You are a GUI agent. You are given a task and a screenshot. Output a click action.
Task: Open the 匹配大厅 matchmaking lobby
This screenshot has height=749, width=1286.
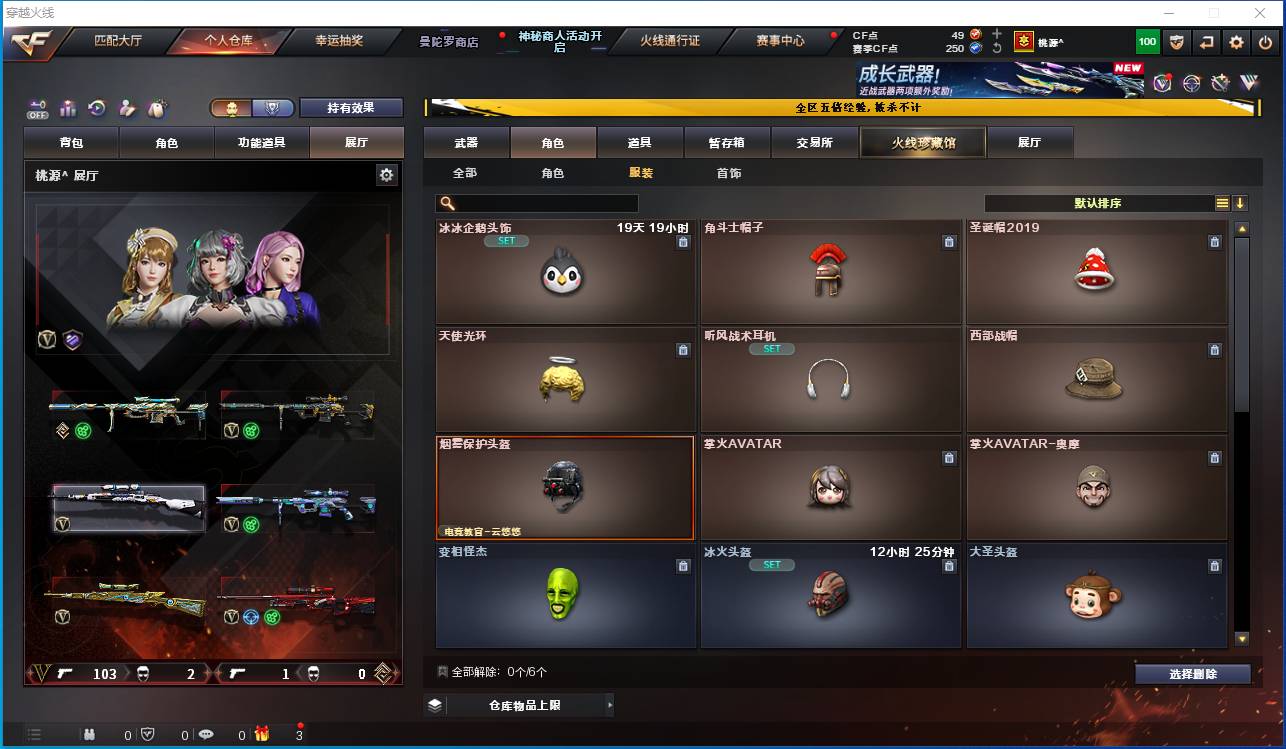tap(118, 41)
